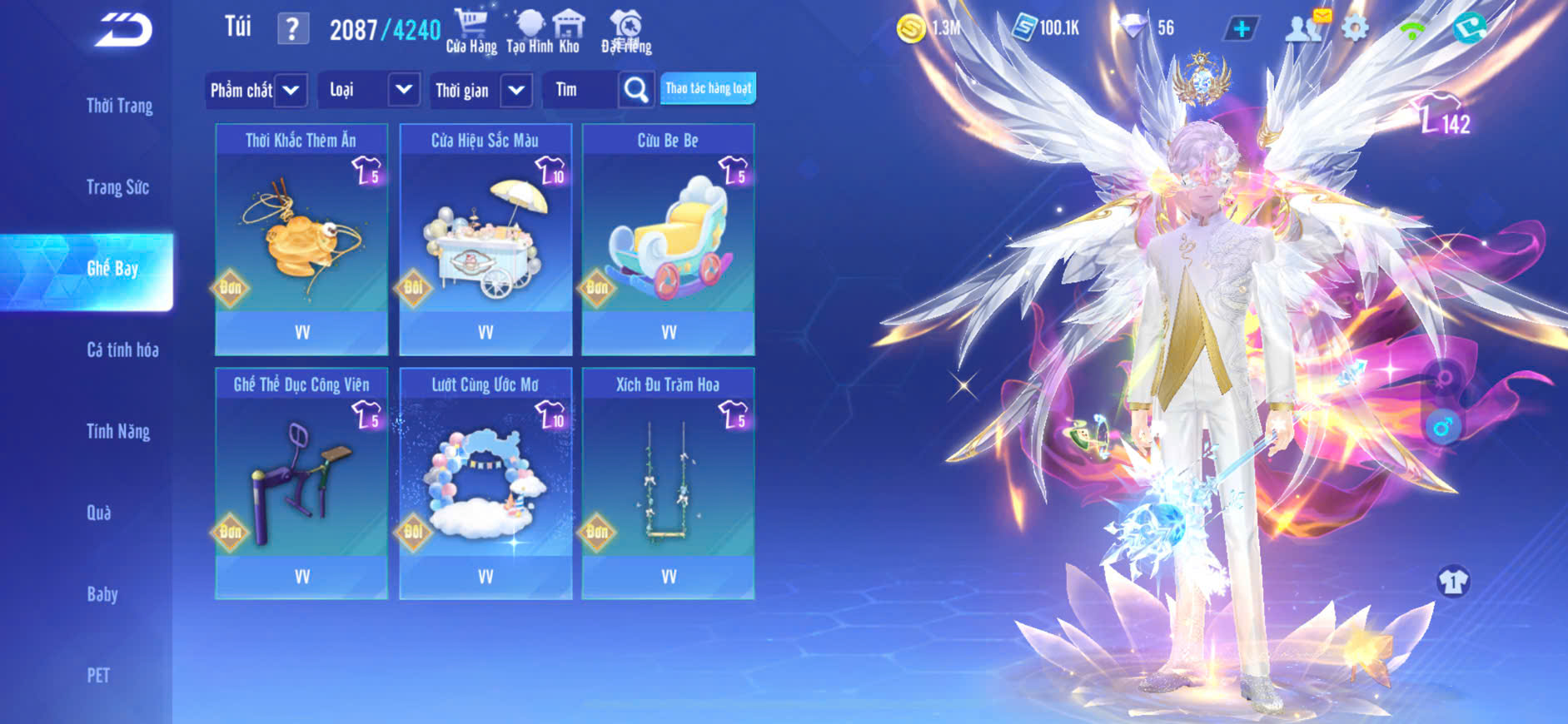The width and height of the screenshot is (1568, 724).
Task: Select the Cừu Be Be seat
Action: pos(668,240)
